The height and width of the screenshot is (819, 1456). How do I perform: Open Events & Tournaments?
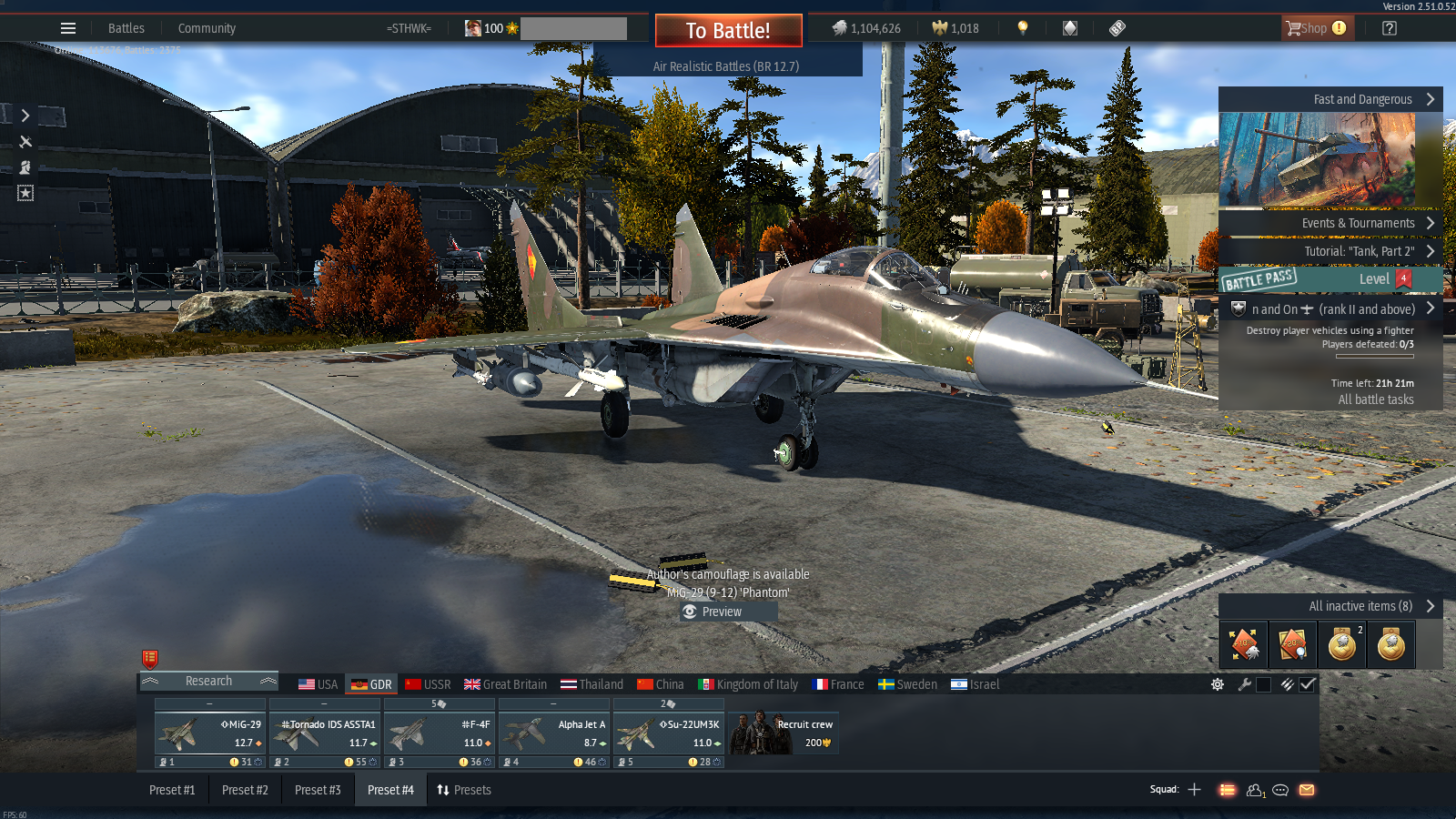tap(1358, 223)
